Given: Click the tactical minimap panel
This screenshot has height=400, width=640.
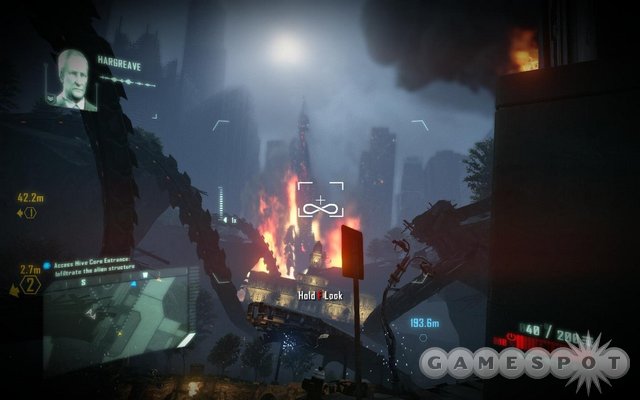Looking at the screenshot, I should coord(120,318).
